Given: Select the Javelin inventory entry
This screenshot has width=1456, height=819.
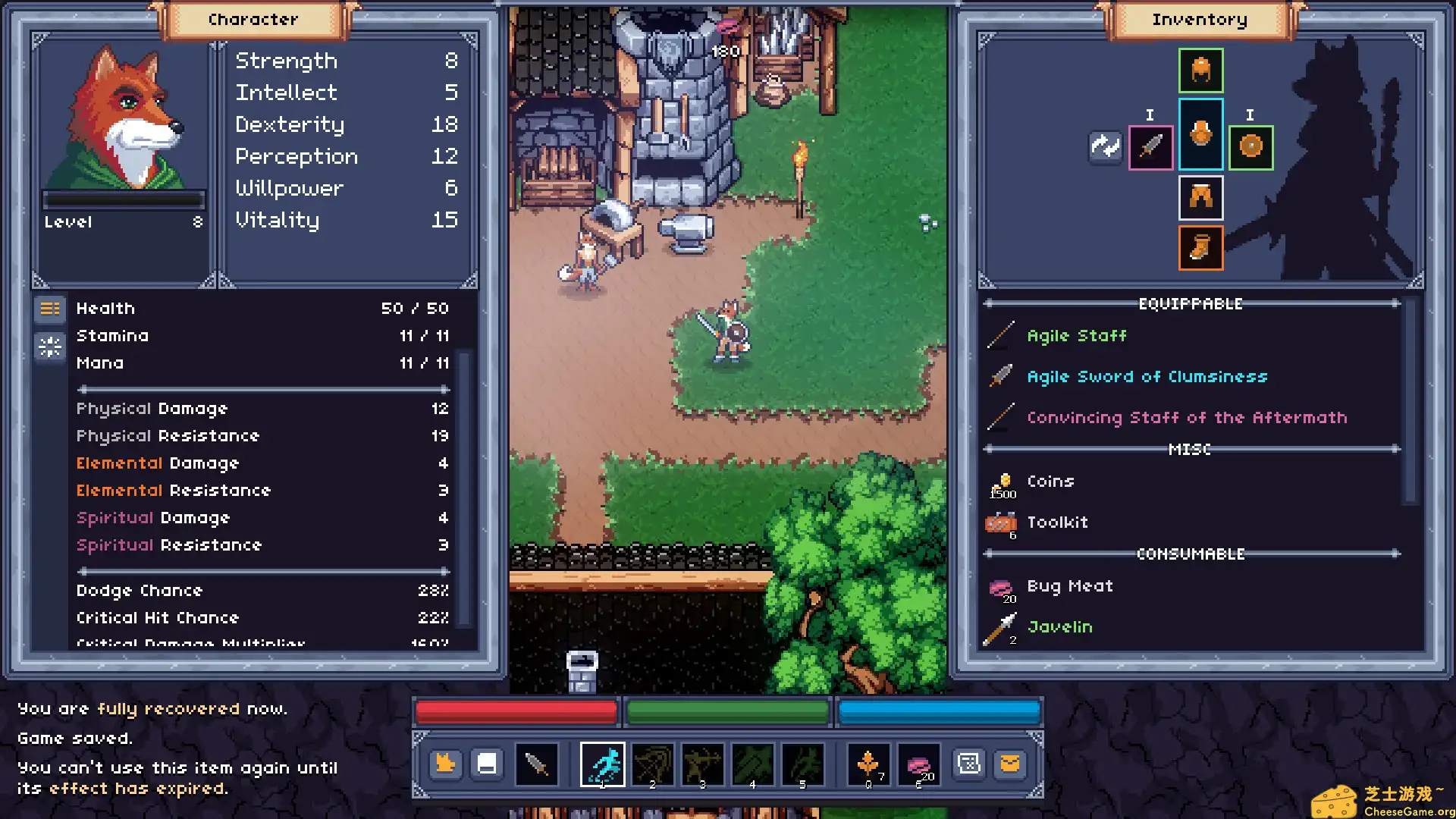Looking at the screenshot, I should click(1059, 627).
